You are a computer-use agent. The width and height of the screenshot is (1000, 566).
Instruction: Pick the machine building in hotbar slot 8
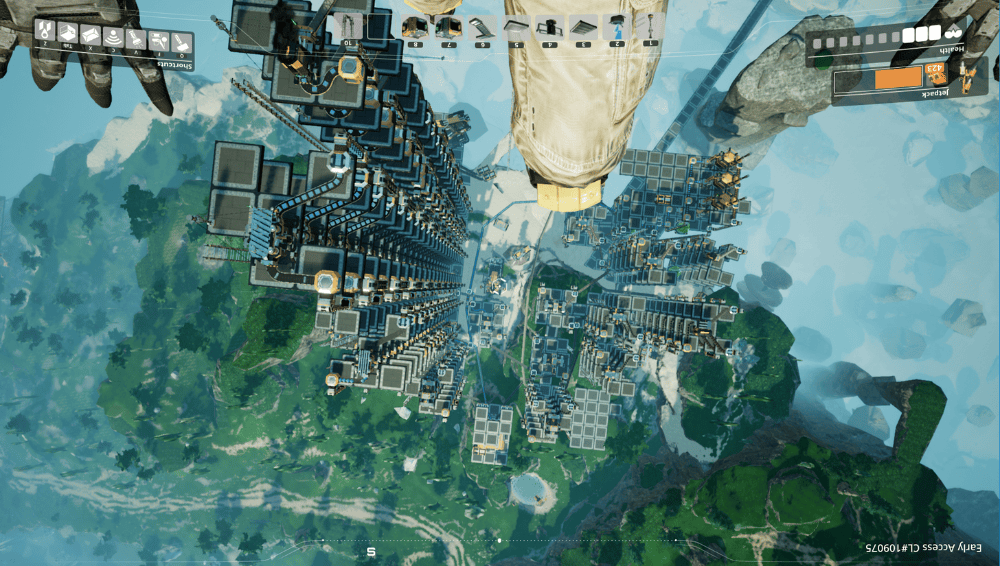coord(413,26)
